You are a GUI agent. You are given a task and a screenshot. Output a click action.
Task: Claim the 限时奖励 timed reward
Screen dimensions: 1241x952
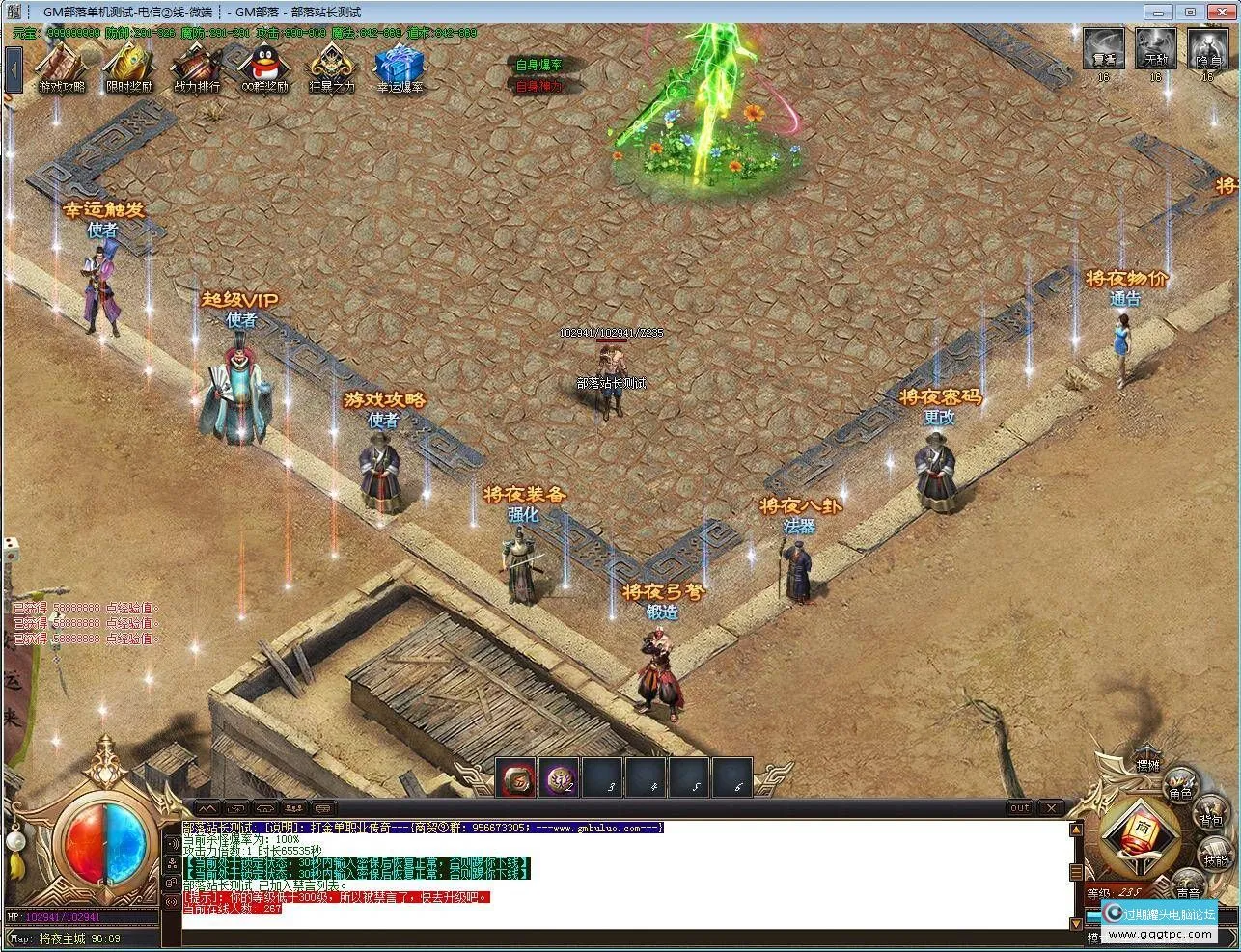pyautogui.click(x=128, y=68)
